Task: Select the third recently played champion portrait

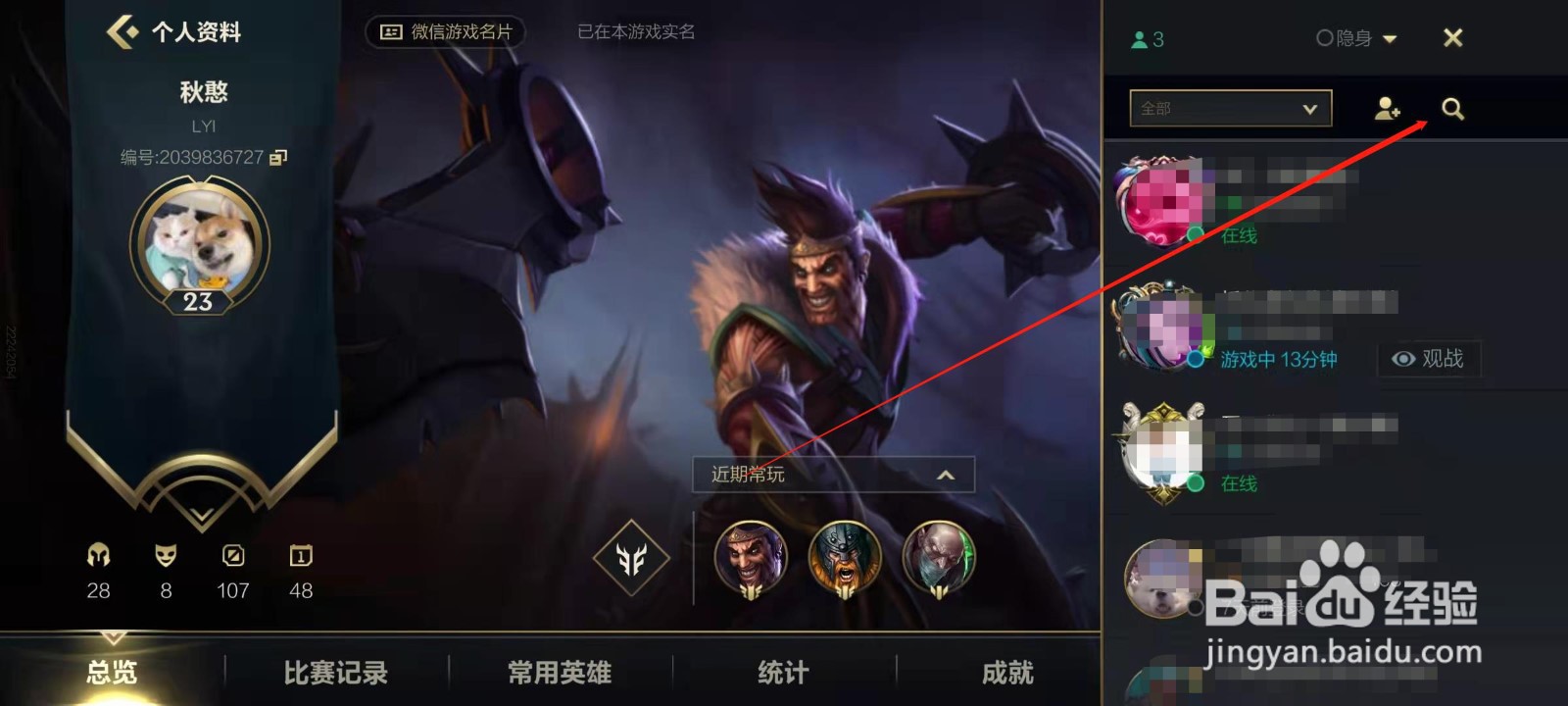Action: 939,558
